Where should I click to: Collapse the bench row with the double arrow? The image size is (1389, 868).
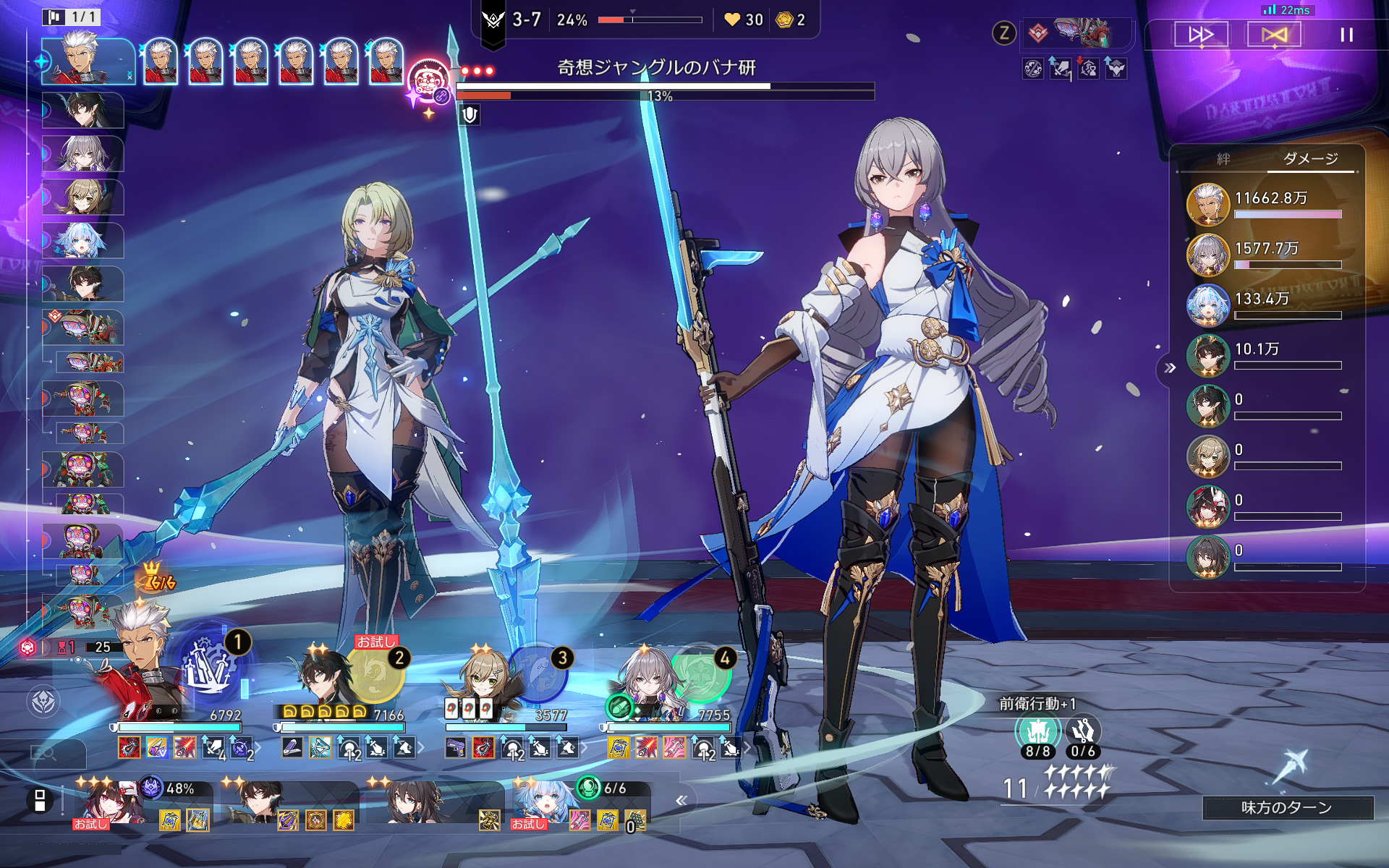click(681, 800)
